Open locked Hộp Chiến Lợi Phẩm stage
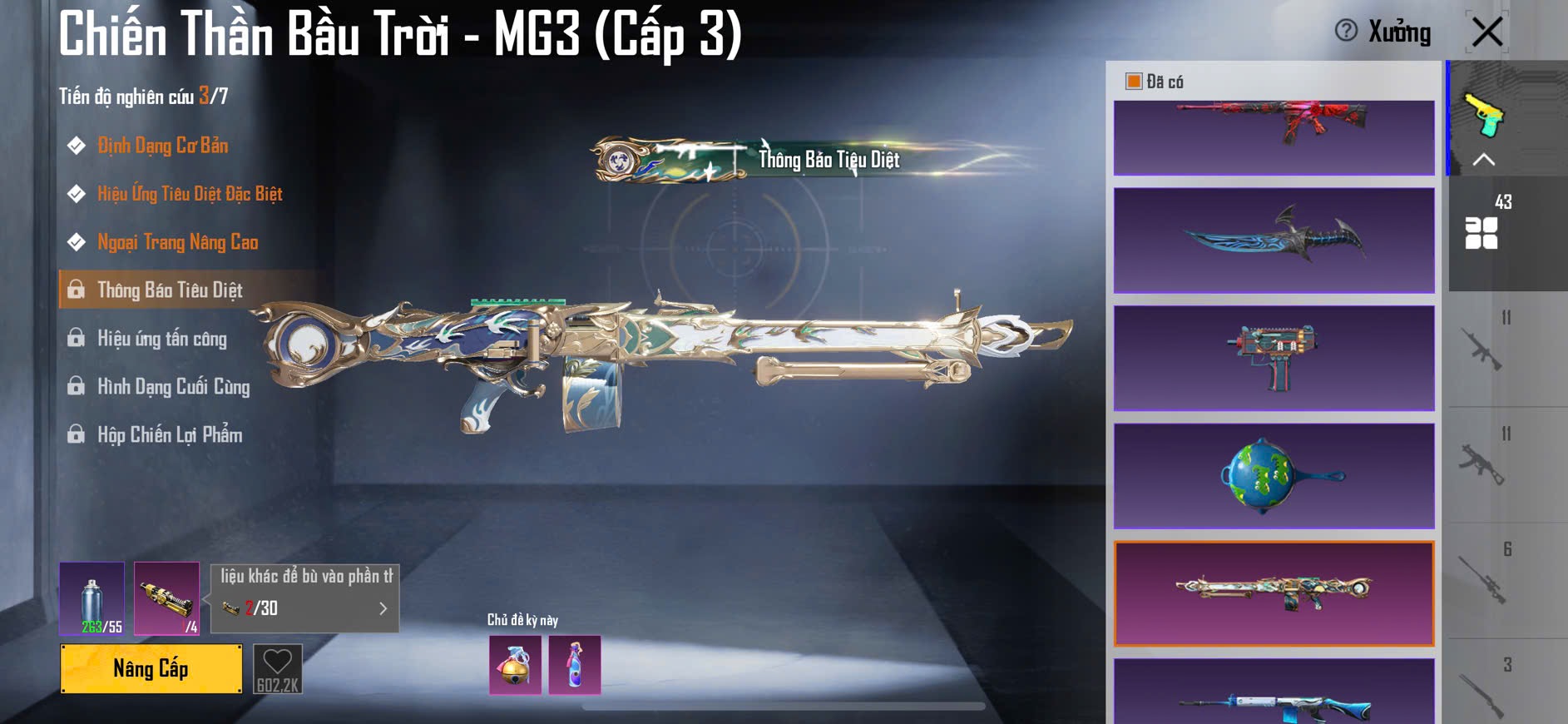Image resolution: width=1568 pixels, height=724 pixels. pyautogui.click(x=170, y=435)
